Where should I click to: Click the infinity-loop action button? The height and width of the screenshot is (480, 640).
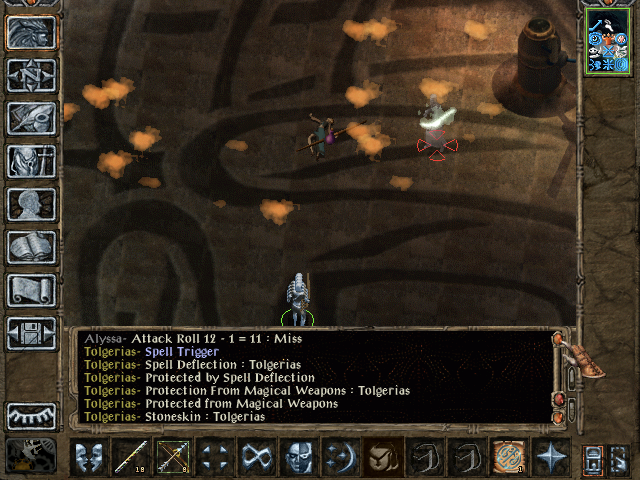(257, 458)
